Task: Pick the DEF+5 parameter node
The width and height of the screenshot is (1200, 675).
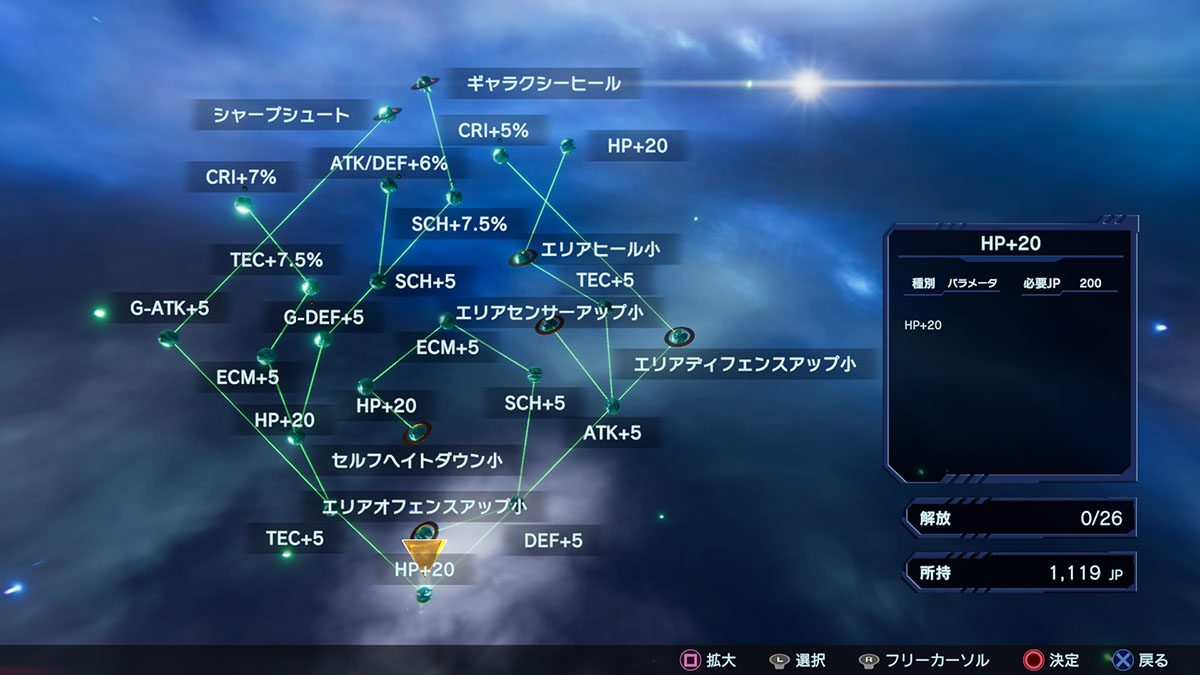Action: (516, 502)
